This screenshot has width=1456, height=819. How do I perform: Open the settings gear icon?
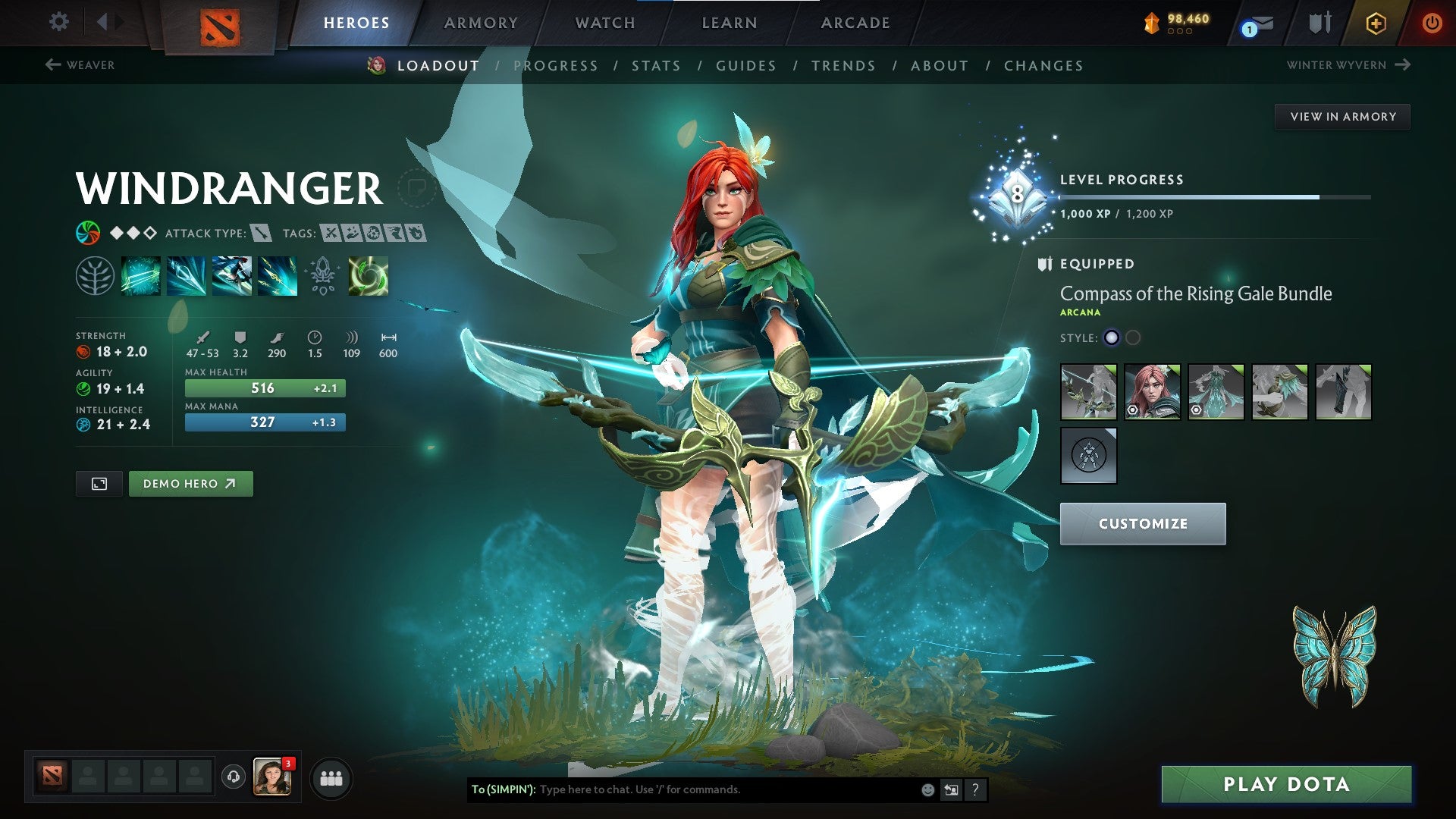click(58, 22)
